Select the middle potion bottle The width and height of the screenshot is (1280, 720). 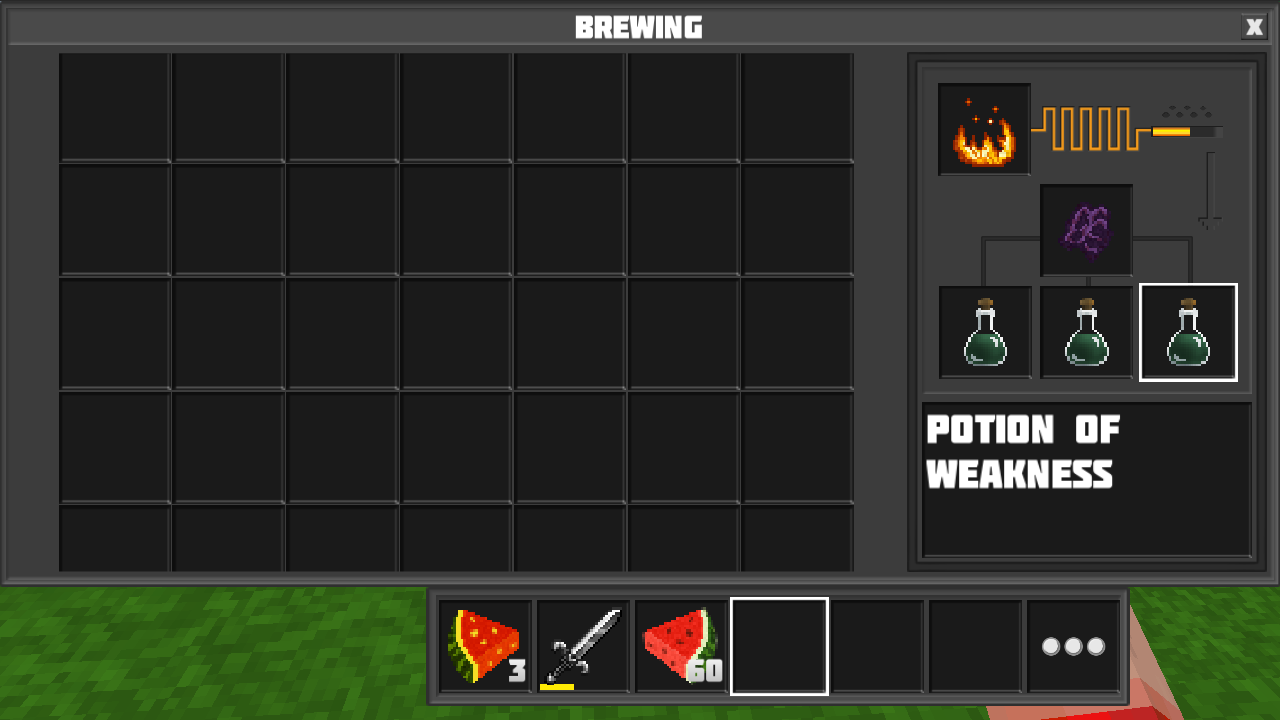tap(1086, 333)
